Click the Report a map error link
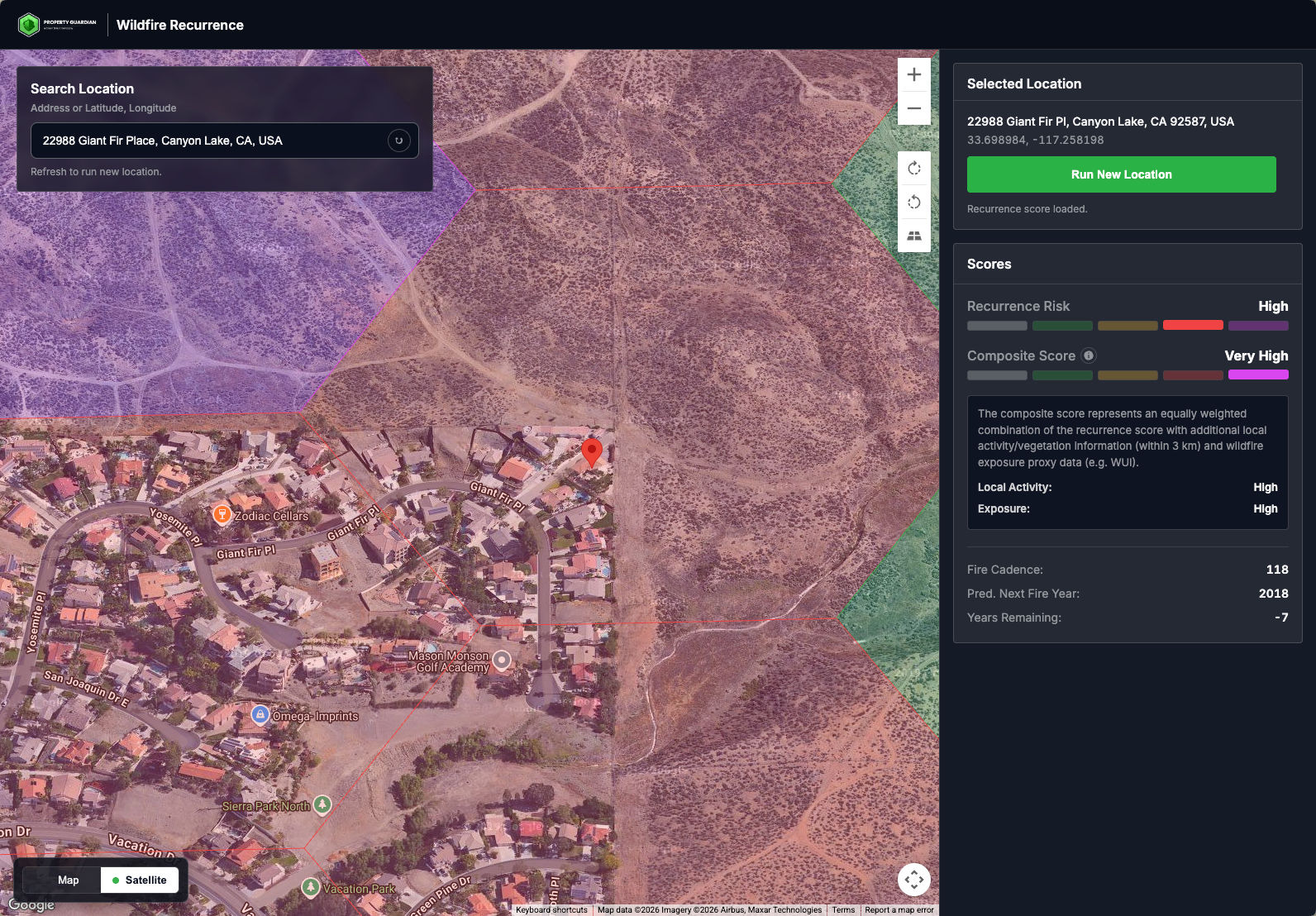Image resolution: width=1316 pixels, height=916 pixels. 899,909
